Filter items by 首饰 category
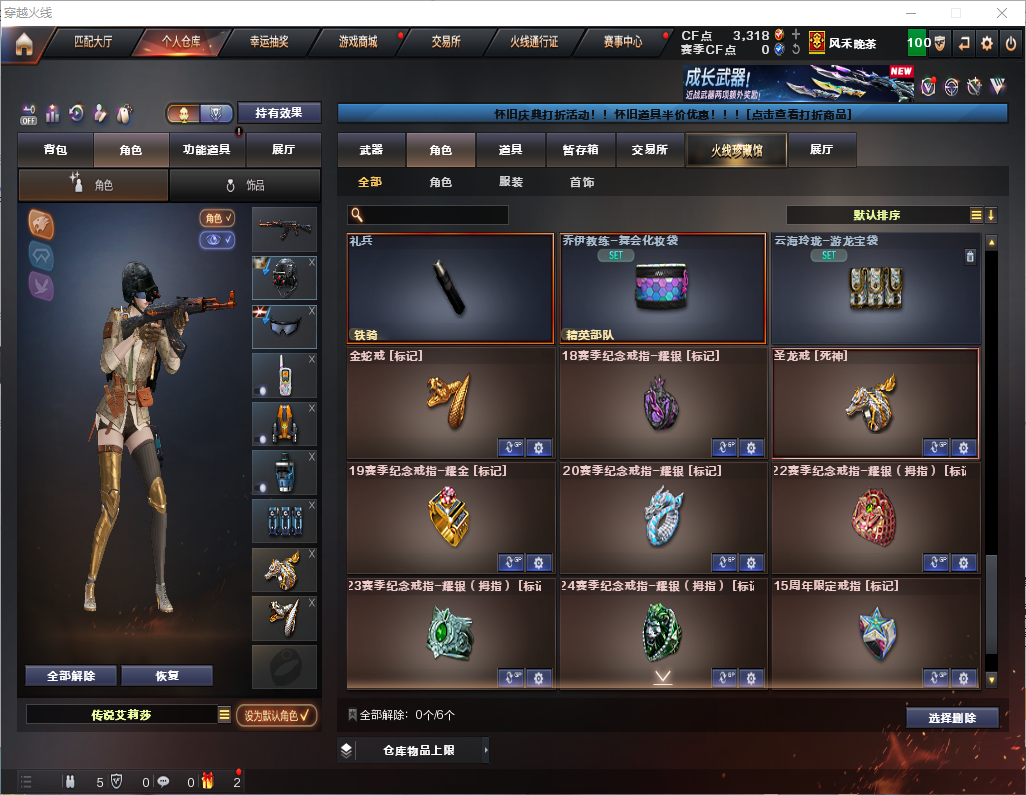Screen dimensions: 1026x795 (582, 182)
